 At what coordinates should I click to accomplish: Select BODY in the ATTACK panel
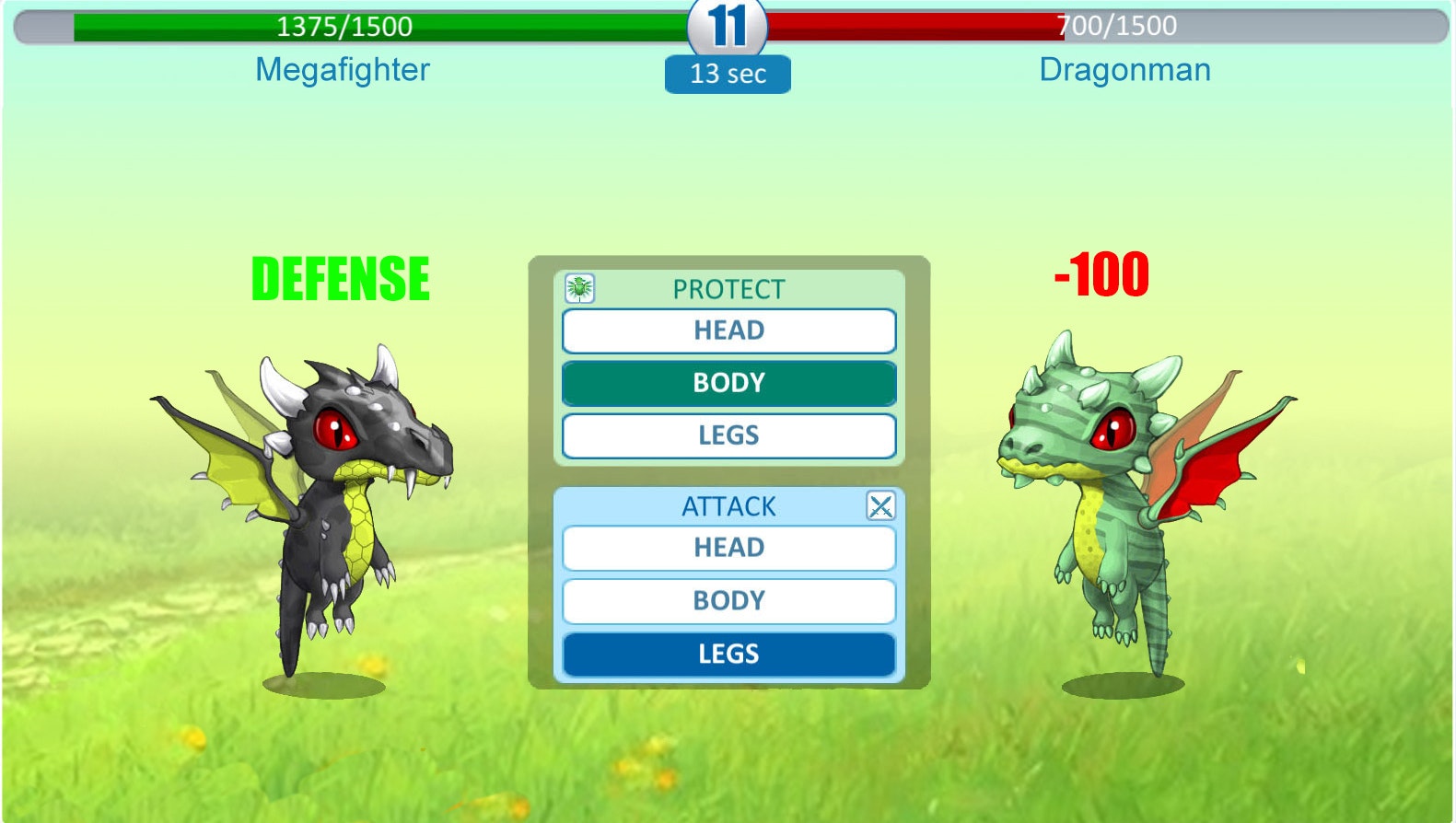728,600
